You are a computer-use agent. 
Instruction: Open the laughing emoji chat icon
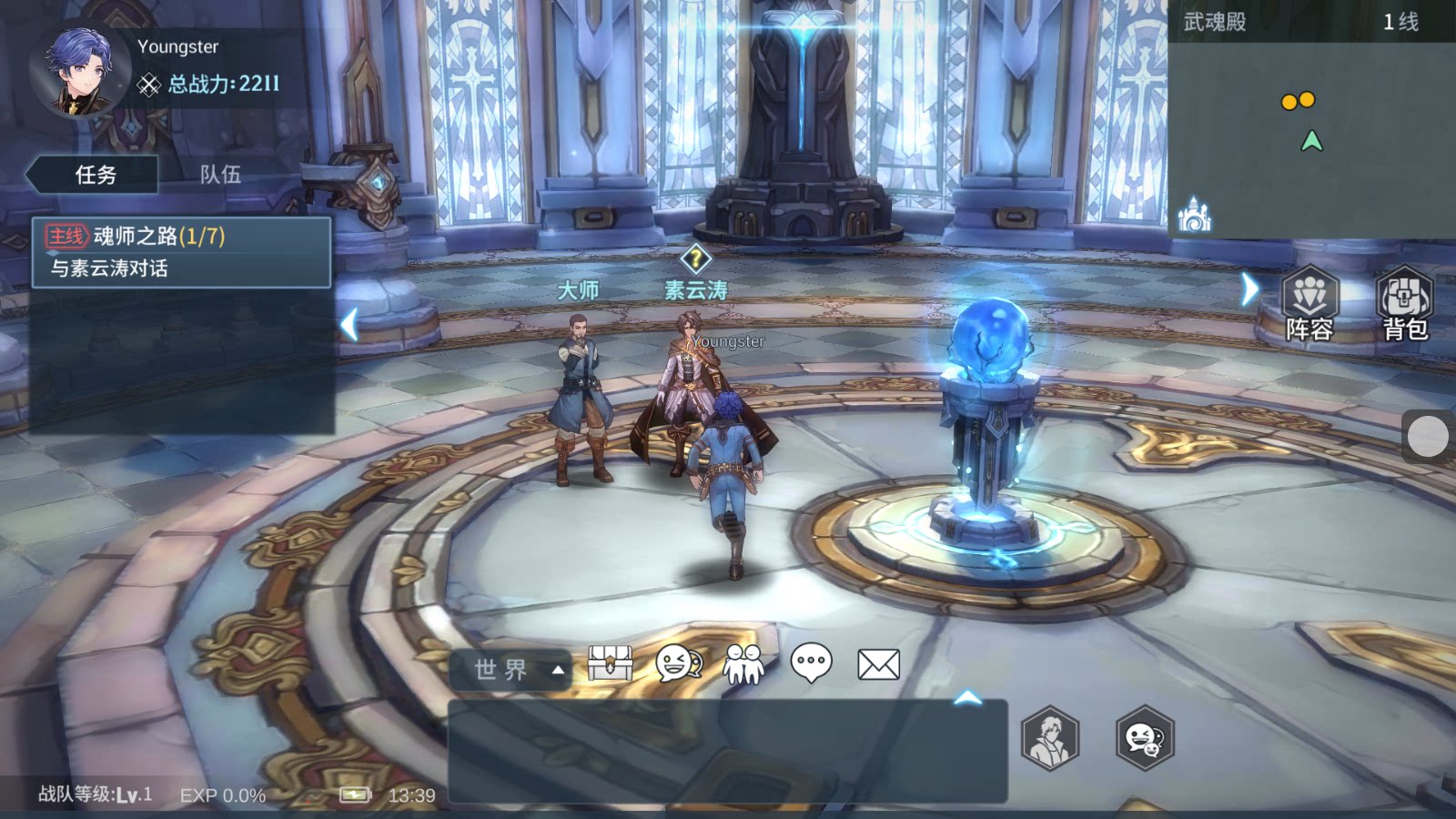coord(678,663)
